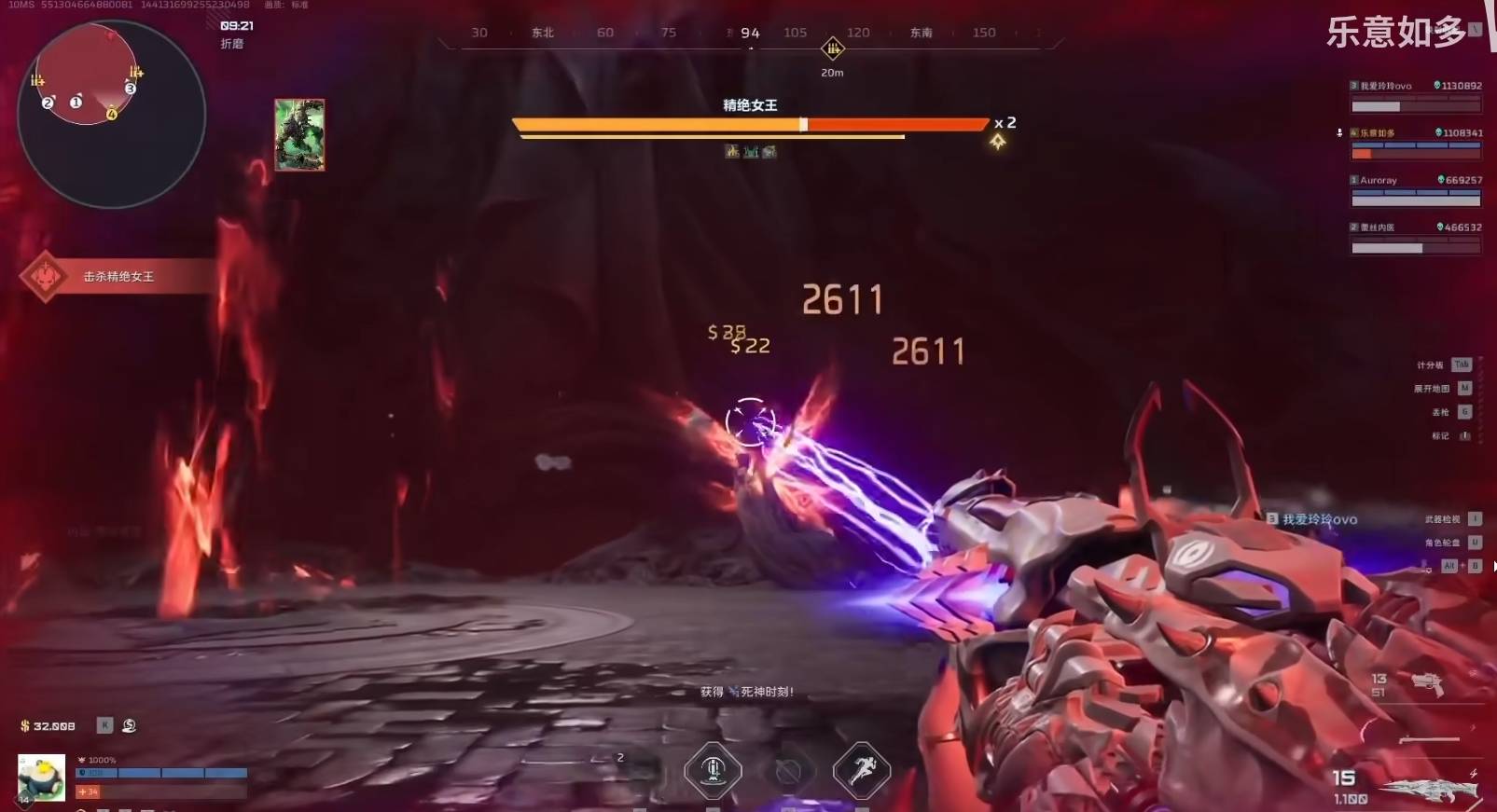Click the circular minimap
The height and width of the screenshot is (812, 1497).
[111, 114]
